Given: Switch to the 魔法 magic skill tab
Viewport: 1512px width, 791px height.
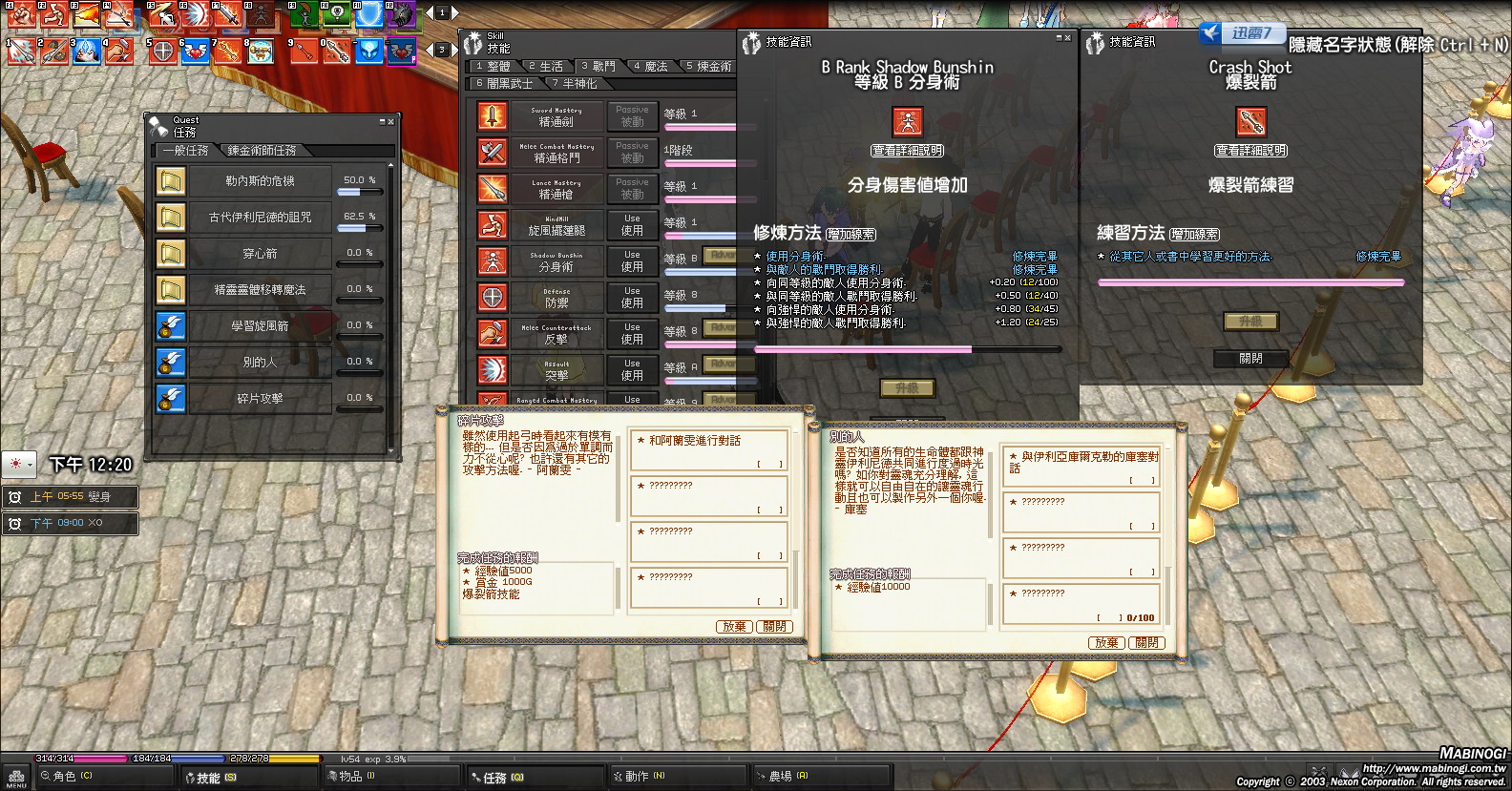Looking at the screenshot, I should coord(650,66).
